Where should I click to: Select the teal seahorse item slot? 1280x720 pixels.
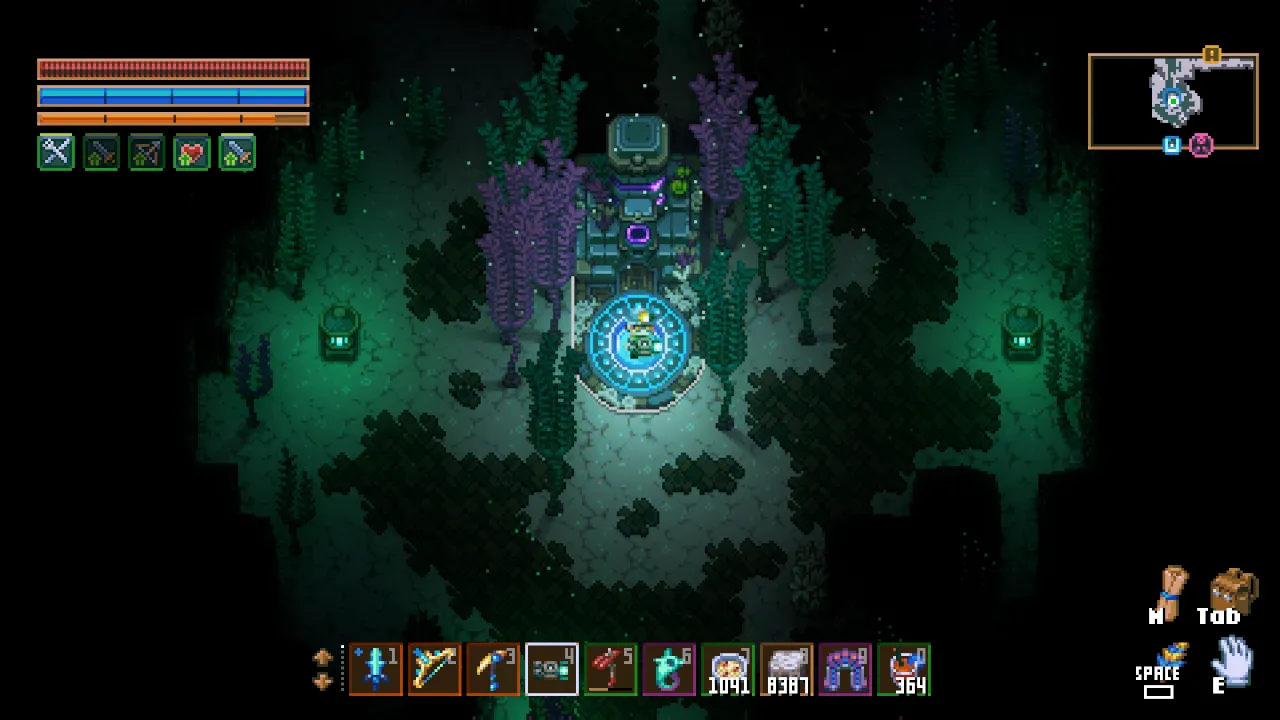(x=670, y=669)
